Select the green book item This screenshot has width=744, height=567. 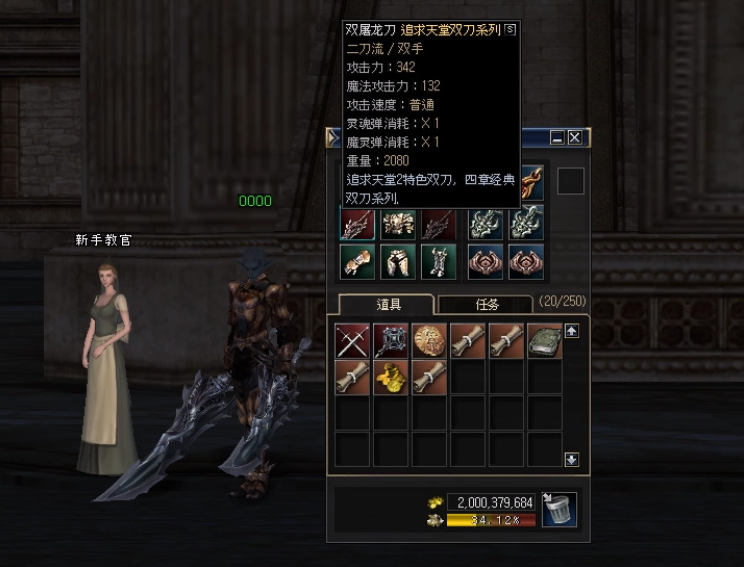544,340
